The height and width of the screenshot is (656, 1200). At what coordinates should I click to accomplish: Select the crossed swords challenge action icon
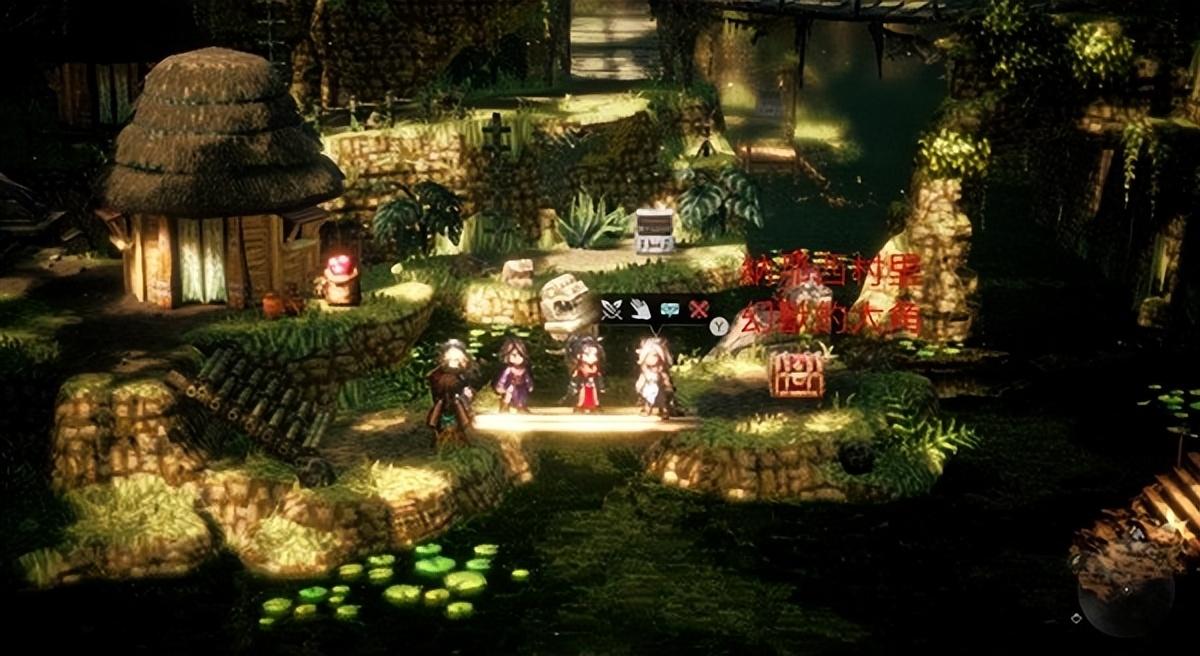(612, 310)
